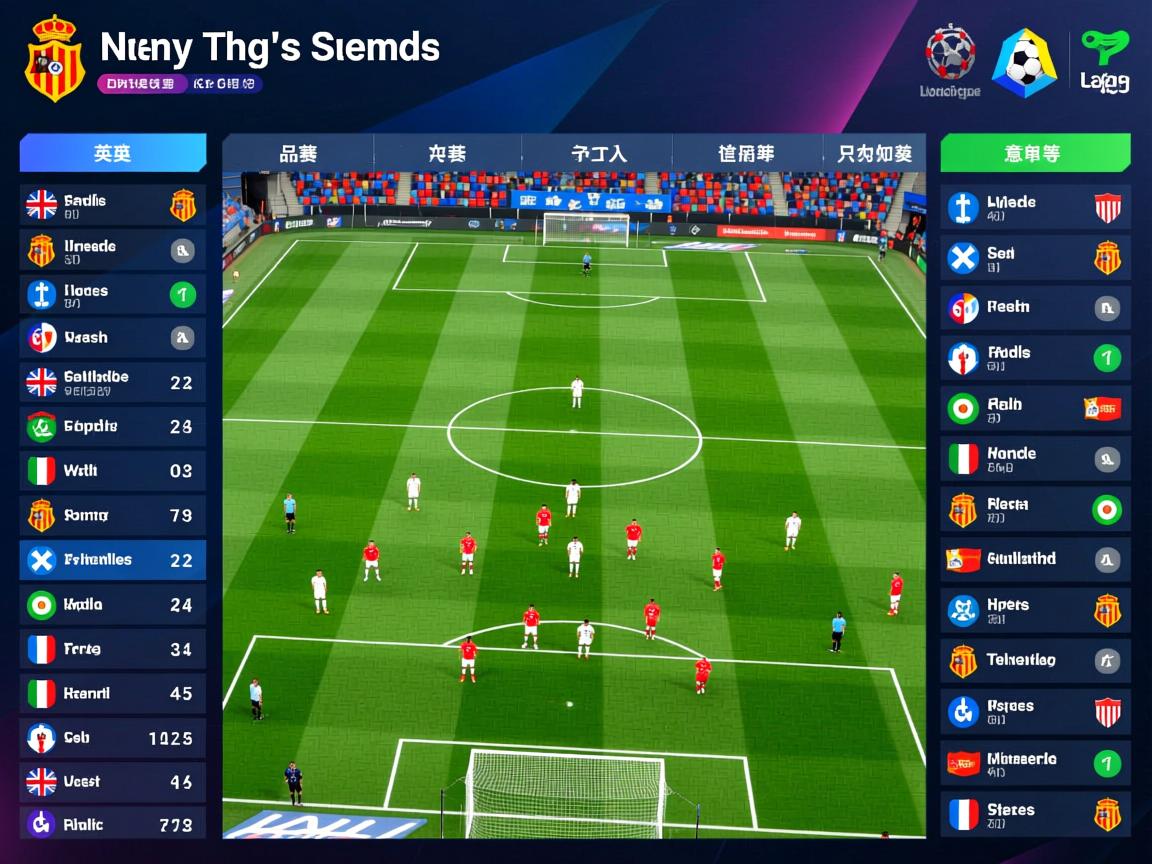This screenshot has height=864, width=1152.
Task: Select the 'Ucest' row showing 46
Action: (112, 781)
